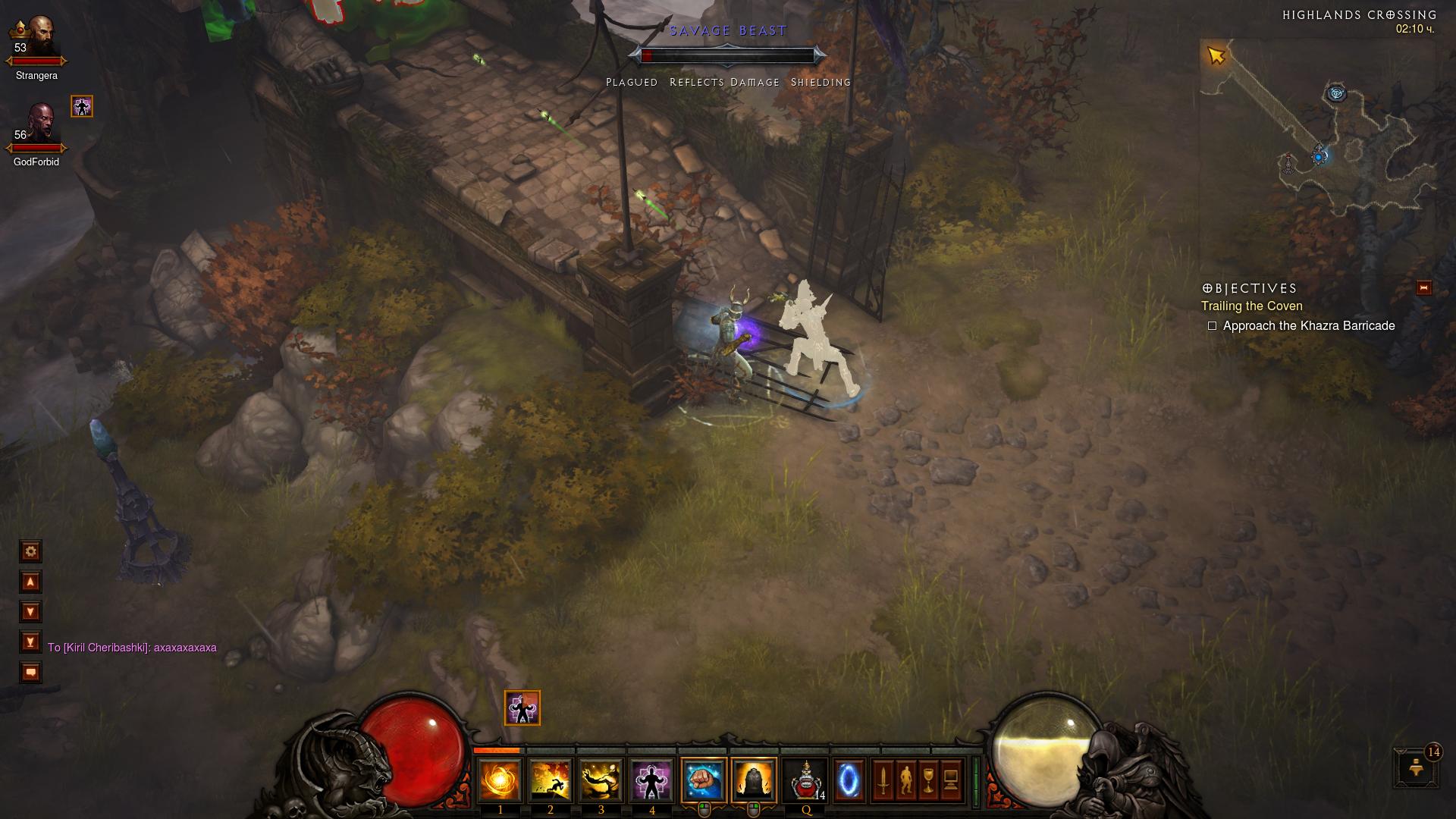Open the blue Town Portal
The width and height of the screenshot is (1456, 819).
849,780
